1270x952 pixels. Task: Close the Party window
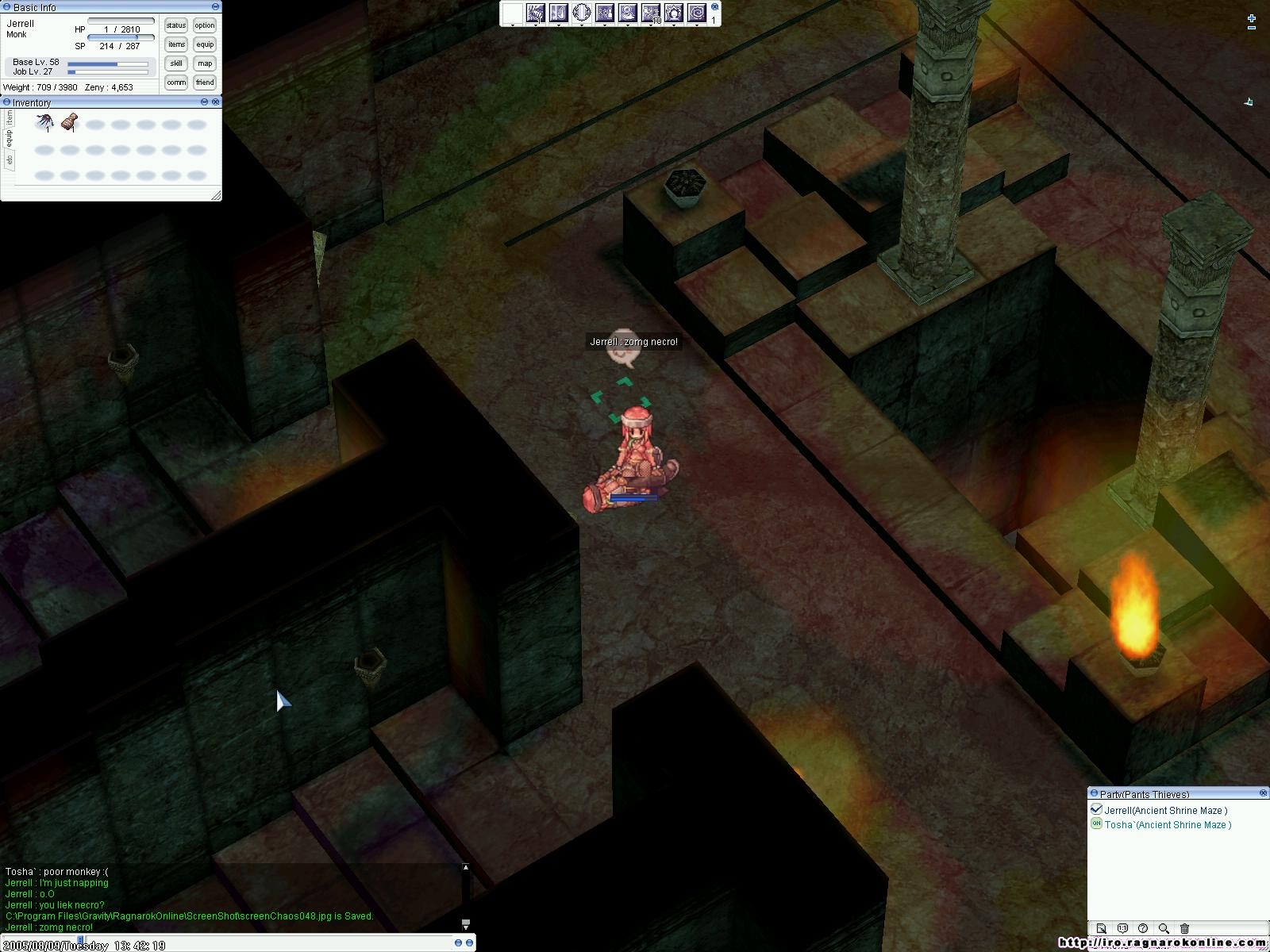coord(1263,793)
